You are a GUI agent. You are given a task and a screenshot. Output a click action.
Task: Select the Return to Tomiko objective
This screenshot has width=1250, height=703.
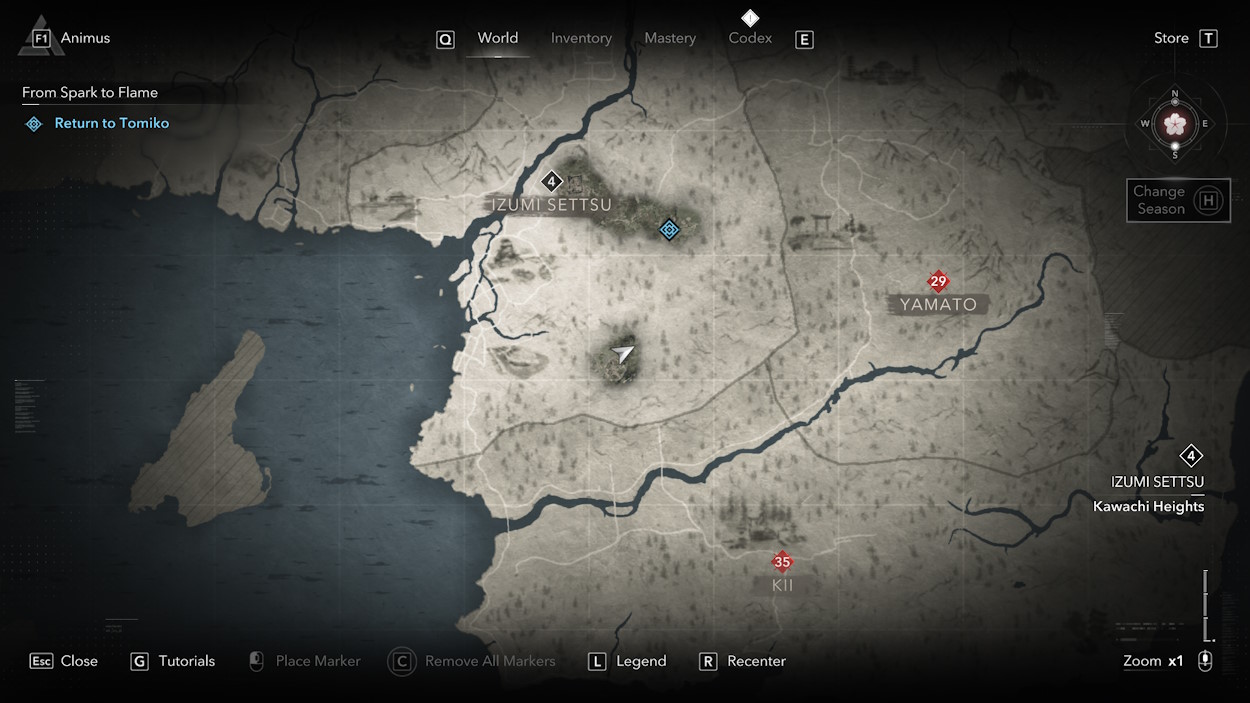click(x=111, y=123)
